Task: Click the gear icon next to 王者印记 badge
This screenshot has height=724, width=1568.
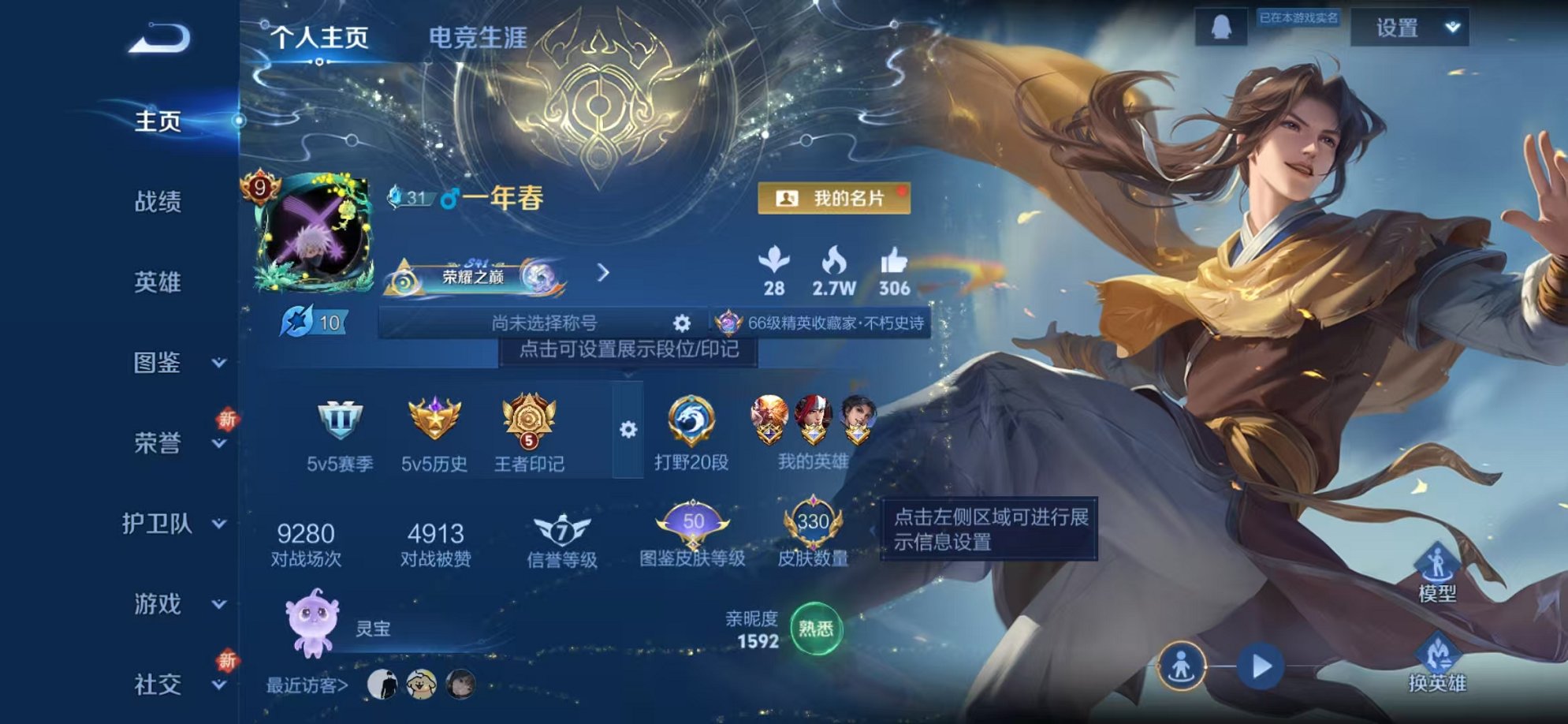Action: [627, 427]
